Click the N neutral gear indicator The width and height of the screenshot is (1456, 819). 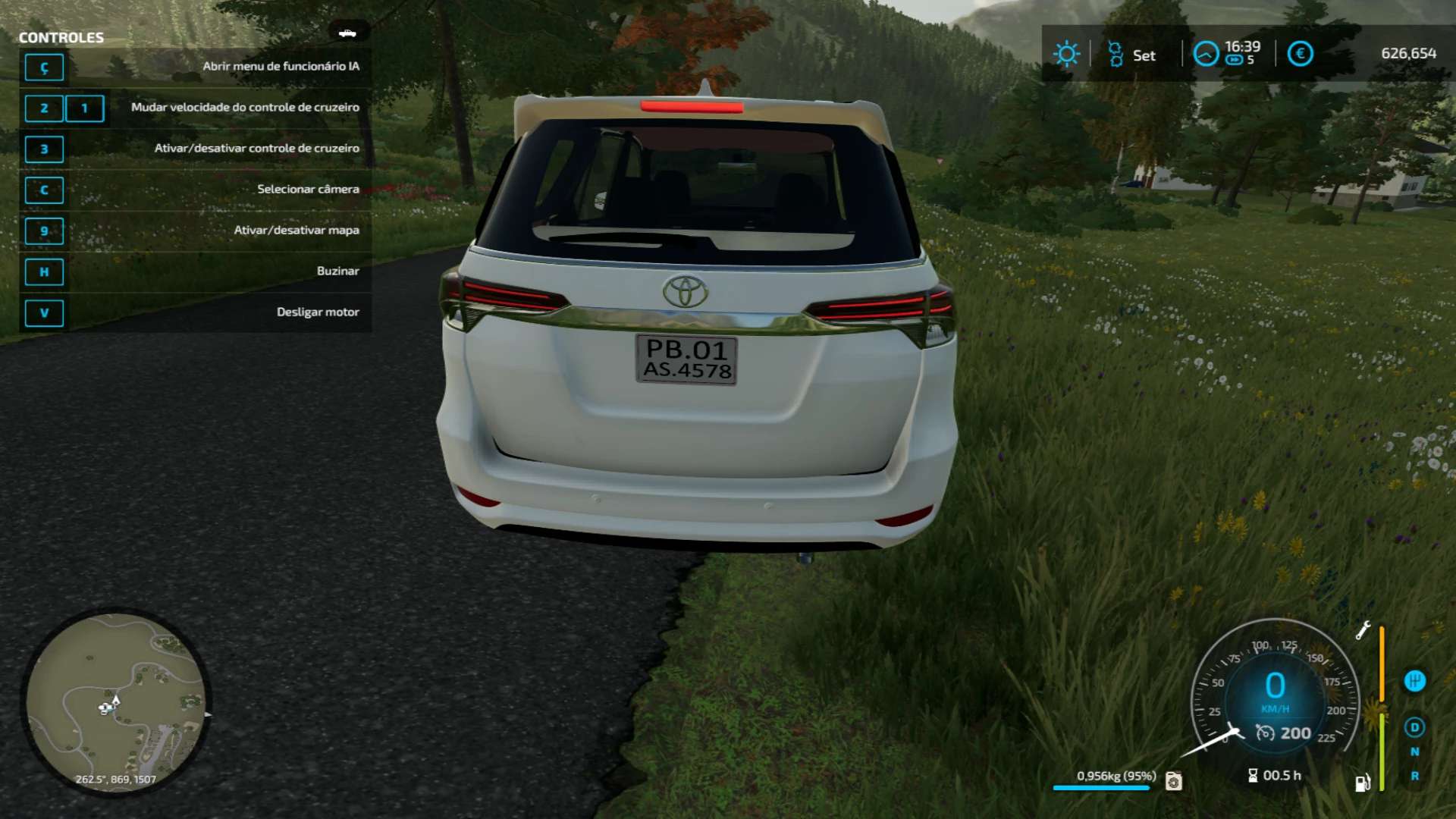(1414, 752)
